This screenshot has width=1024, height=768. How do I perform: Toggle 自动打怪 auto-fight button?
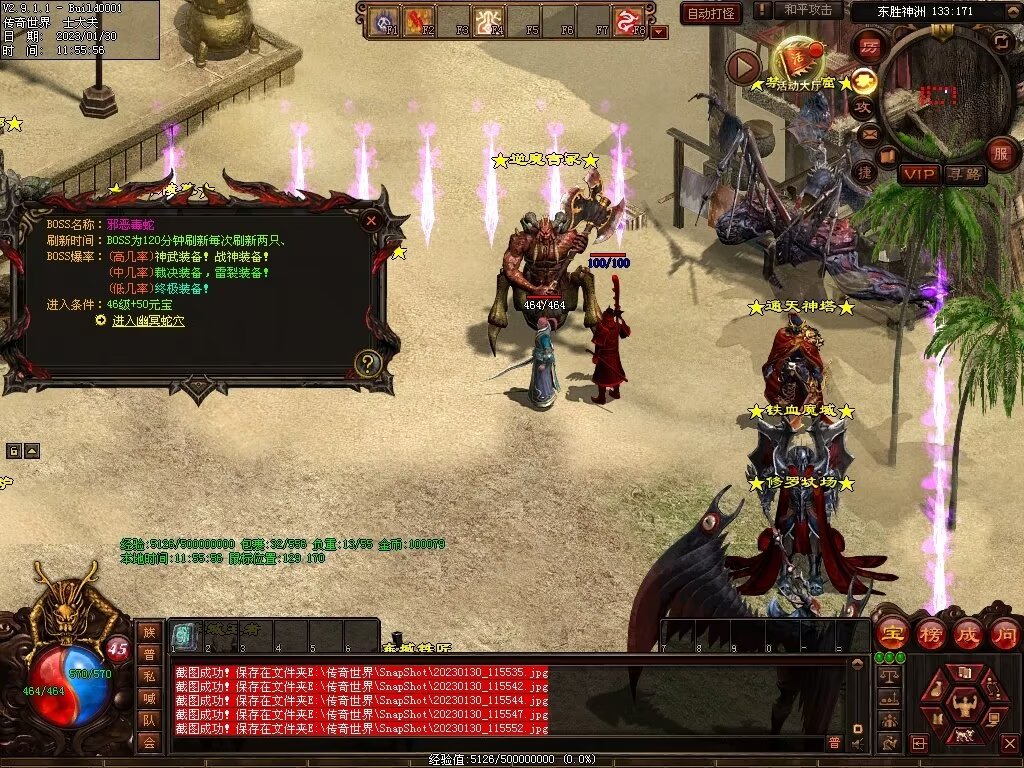click(711, 13)
